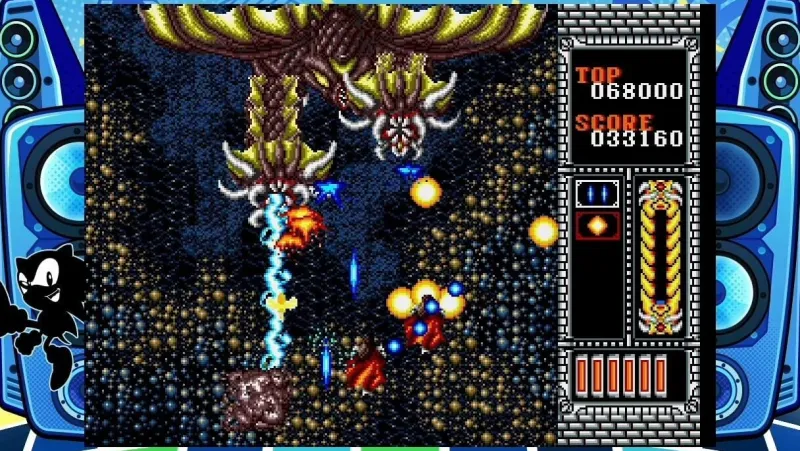
Task: Select the blue twin-shot weapon icon
Action: coord(597,194)
